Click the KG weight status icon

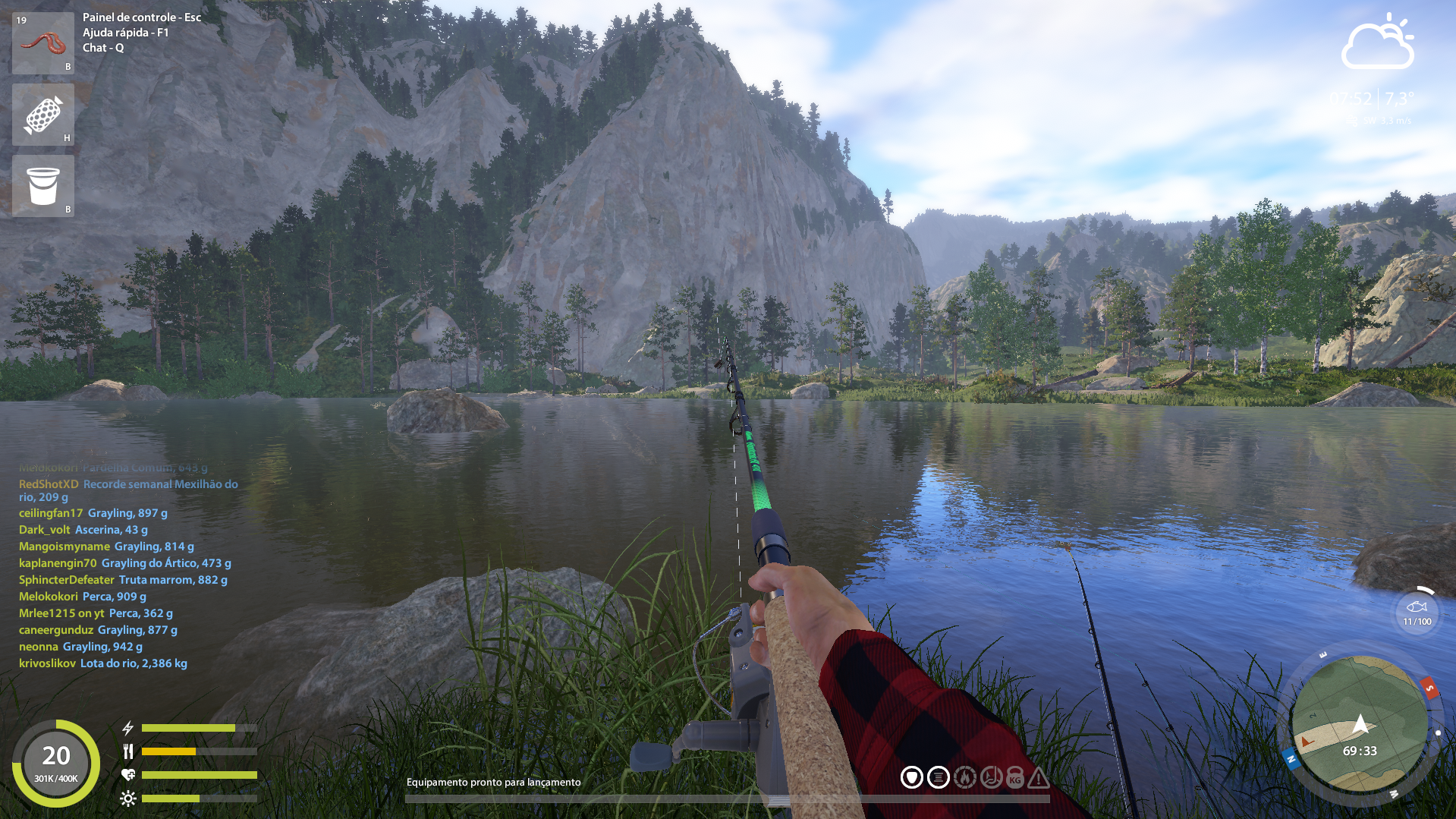(1015, 778)
